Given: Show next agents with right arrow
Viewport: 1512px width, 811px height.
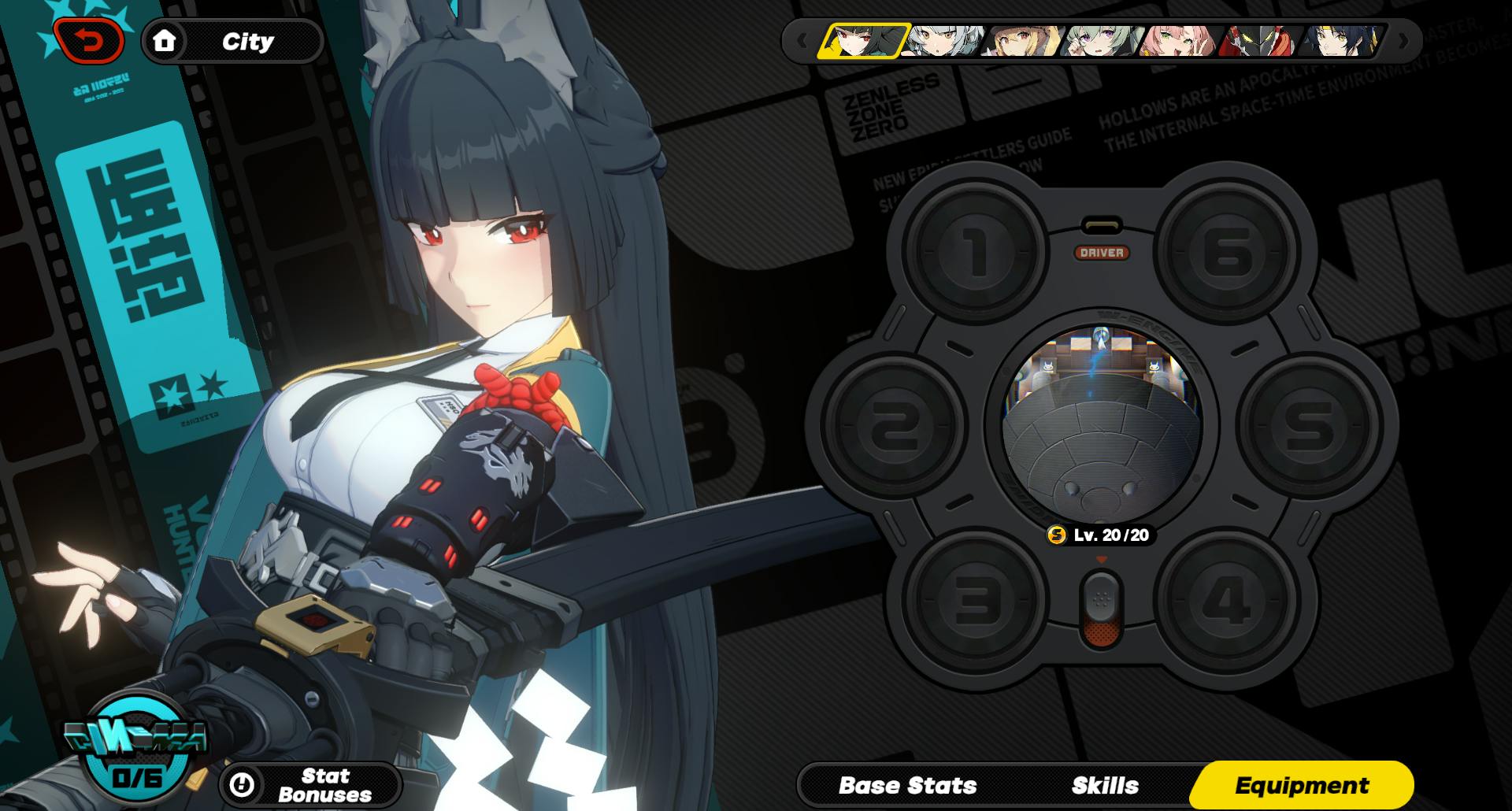Looking at the screenshot, I should click(x=1403, y=41).
